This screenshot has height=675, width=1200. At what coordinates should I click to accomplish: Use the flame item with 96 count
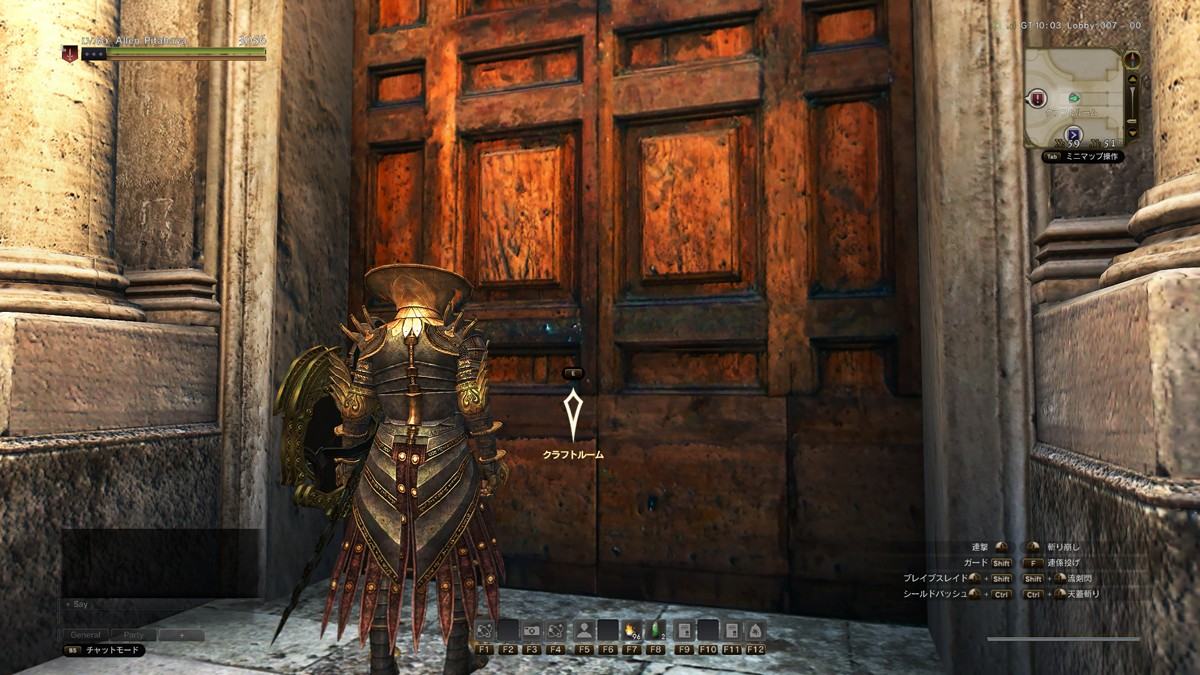point(632,631)
